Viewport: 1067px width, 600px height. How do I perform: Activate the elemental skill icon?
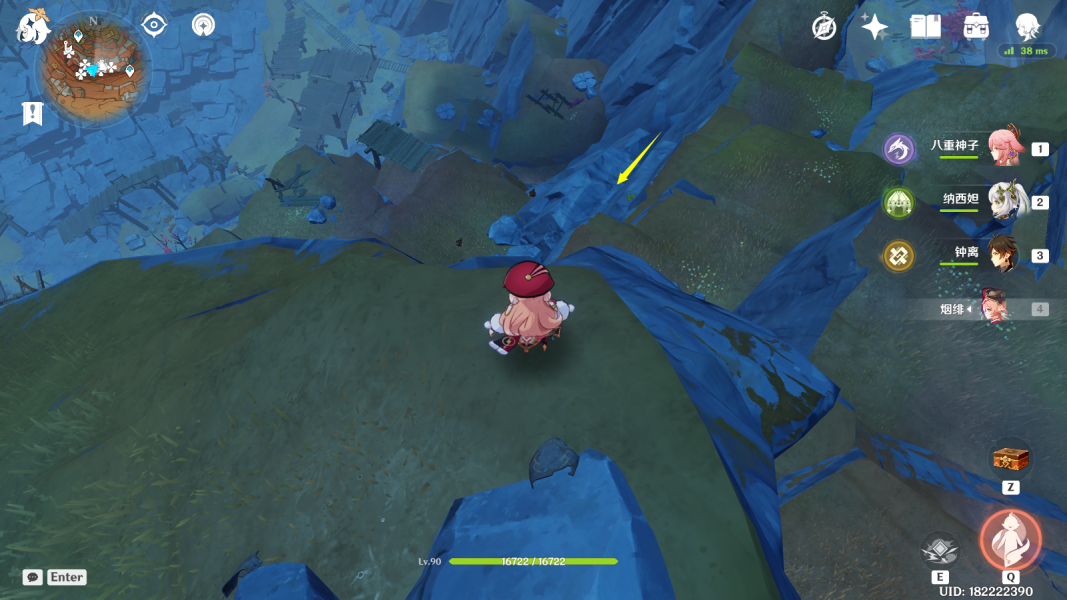point(939,550)
